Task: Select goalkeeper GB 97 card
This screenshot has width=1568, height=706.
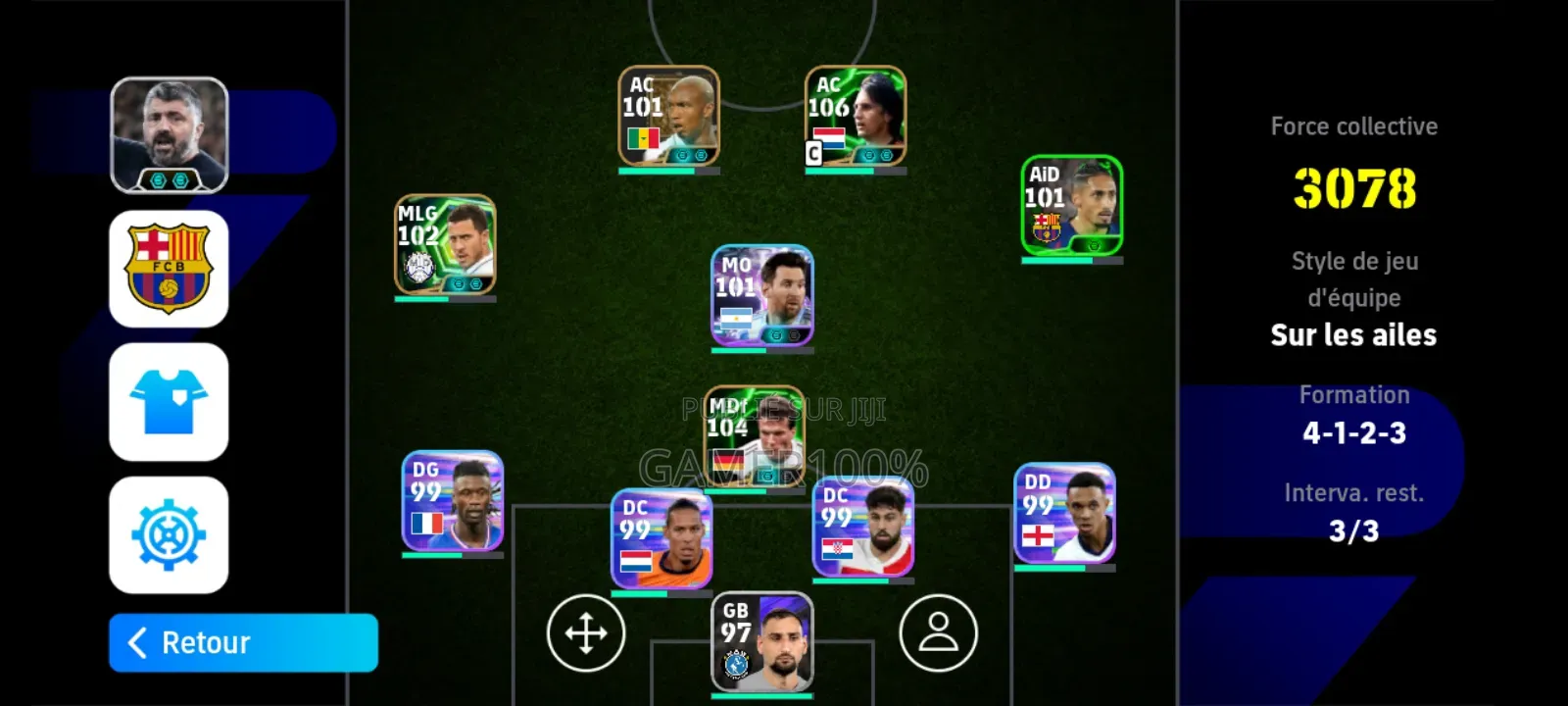Action: click(761, 642)
